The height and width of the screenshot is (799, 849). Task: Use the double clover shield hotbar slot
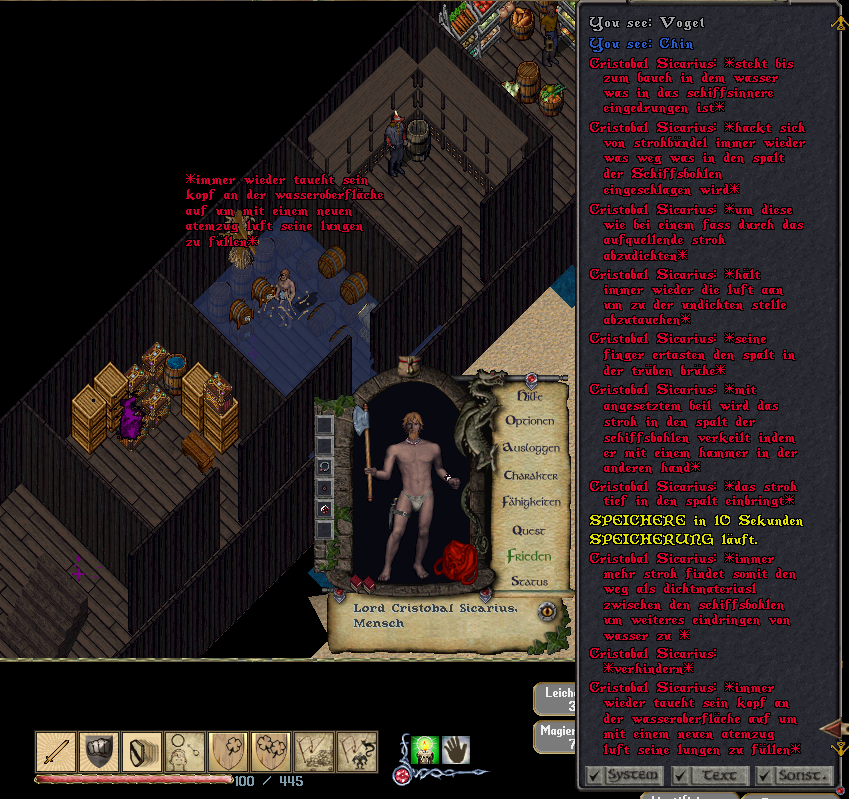(271, 752)
